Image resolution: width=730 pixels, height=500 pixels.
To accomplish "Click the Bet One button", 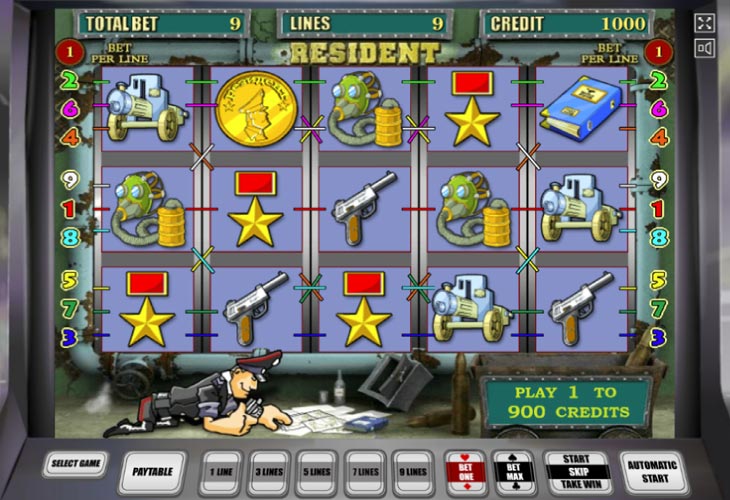I will 465,471.
